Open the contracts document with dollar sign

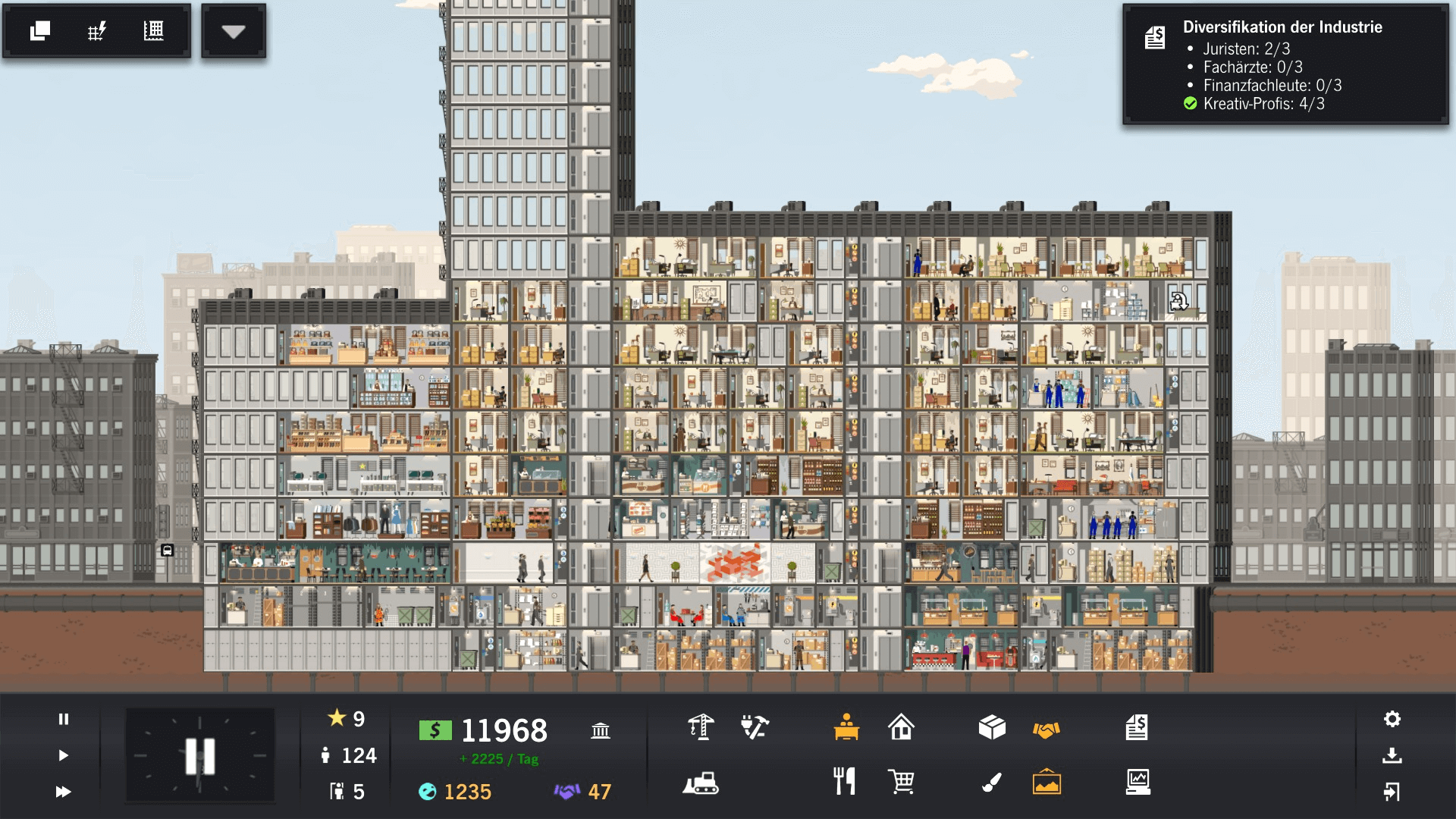(x=1137, y=727)
